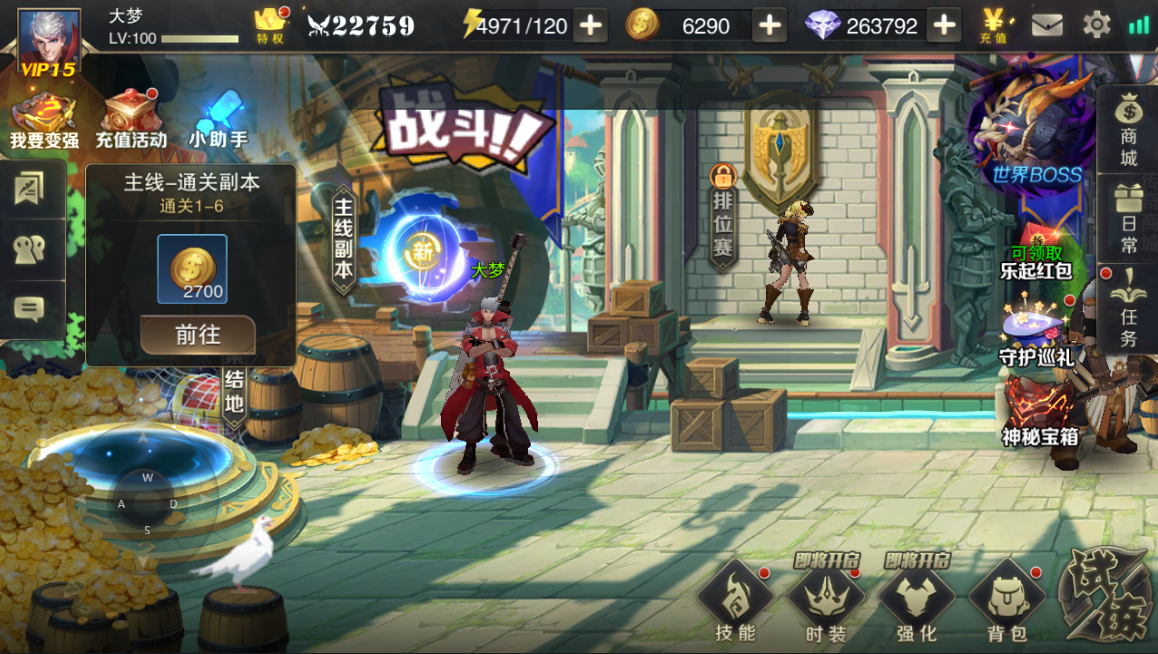This screenshot has width=1158, height=654.
Task: Open the 特权 privilege crown icon
Action: (x=271, y=25)
